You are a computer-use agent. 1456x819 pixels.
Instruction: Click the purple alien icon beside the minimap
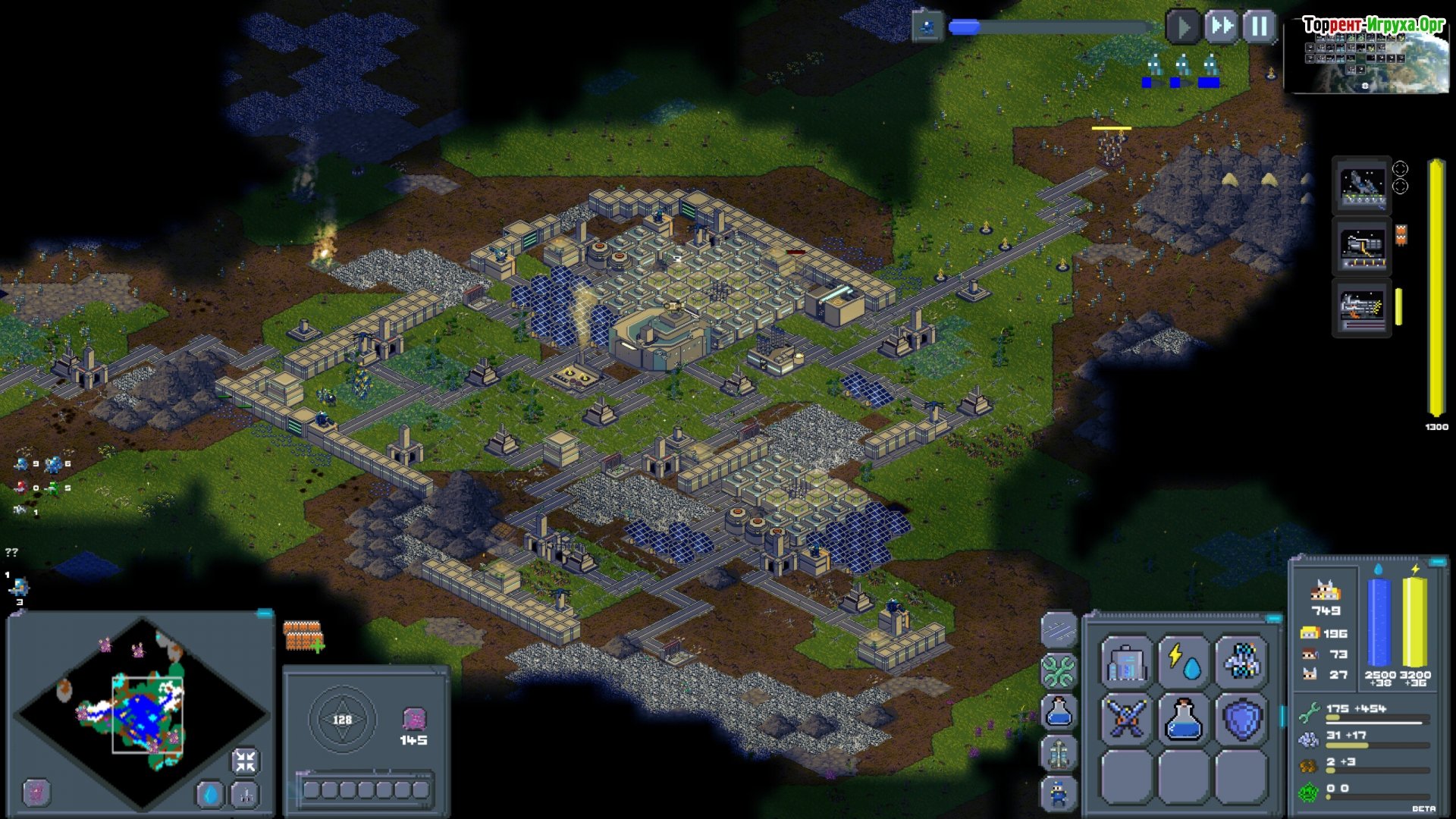pyautogui.click(x=36, y=792)
